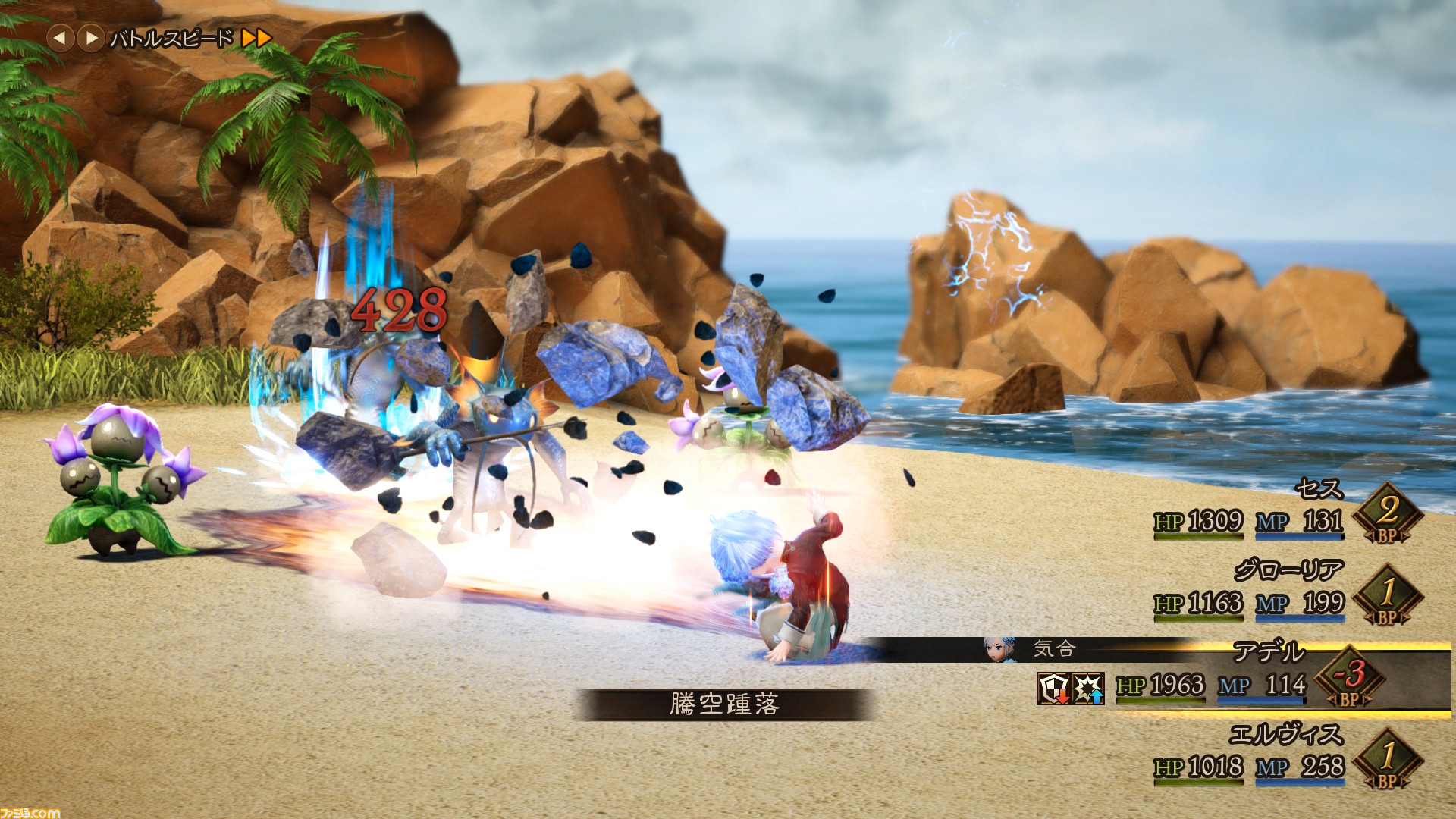Image resolution: width=1456 pixels, height=819 pixels.
Task: Choose グローリア's party status row
Action: tap(1288, 570)
